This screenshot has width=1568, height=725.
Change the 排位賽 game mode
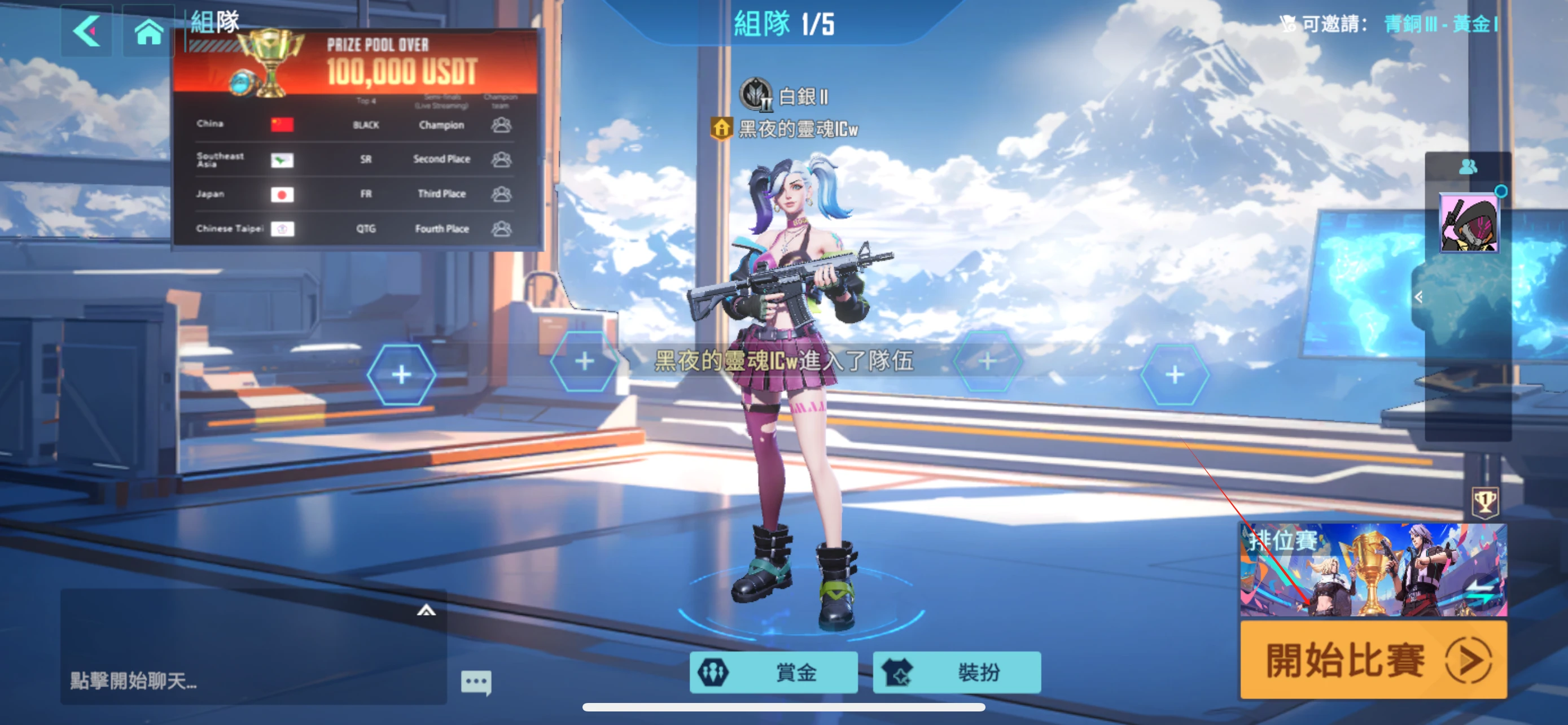coord(1373,569)
